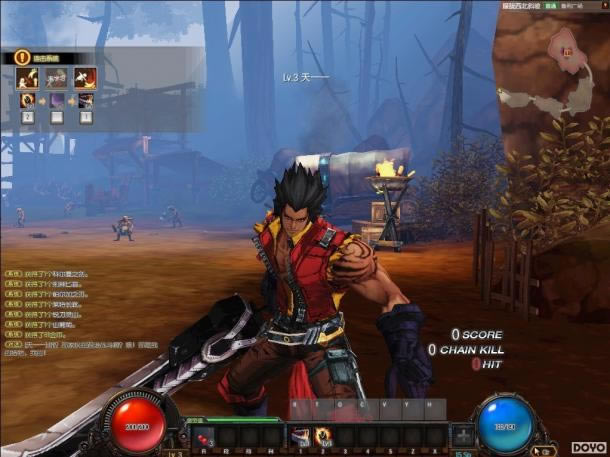
Task: Select the greyed-out middle combo skill thumbnail
Action: pyautogui.click(x=56, y=78)
